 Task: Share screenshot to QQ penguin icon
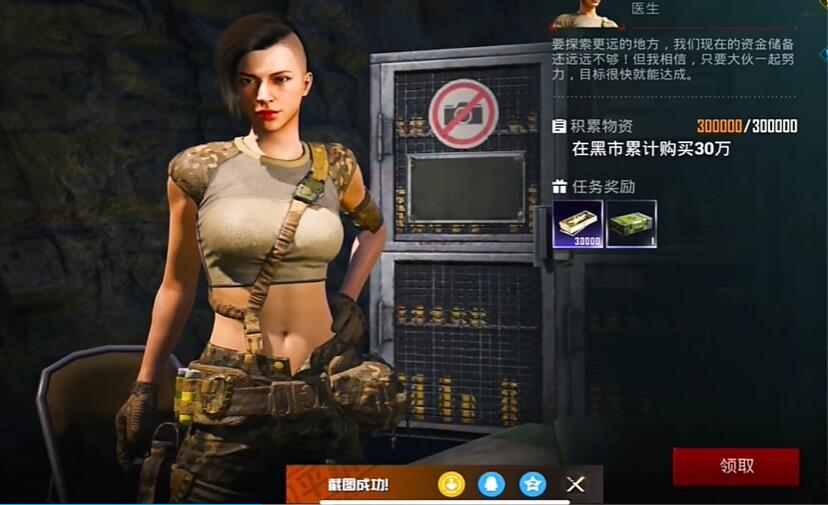[x=492, y=484]
